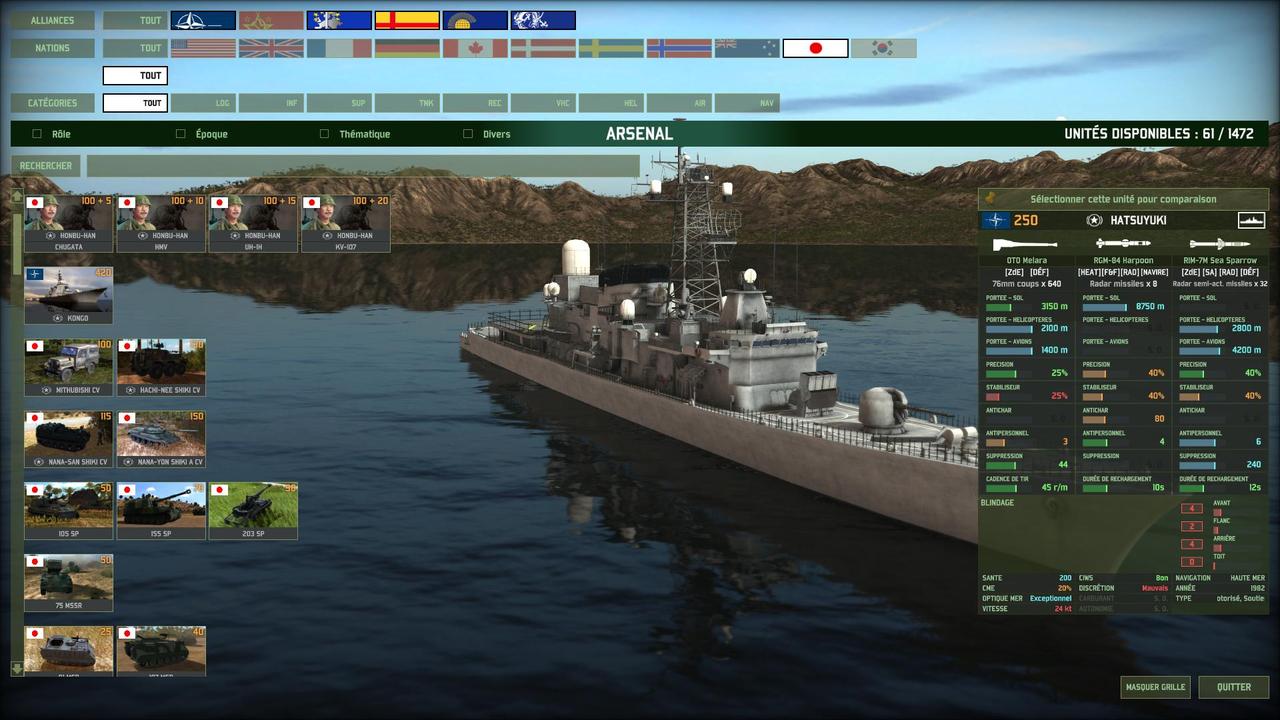Filter nations by the Japan flag

coord(815,48)
